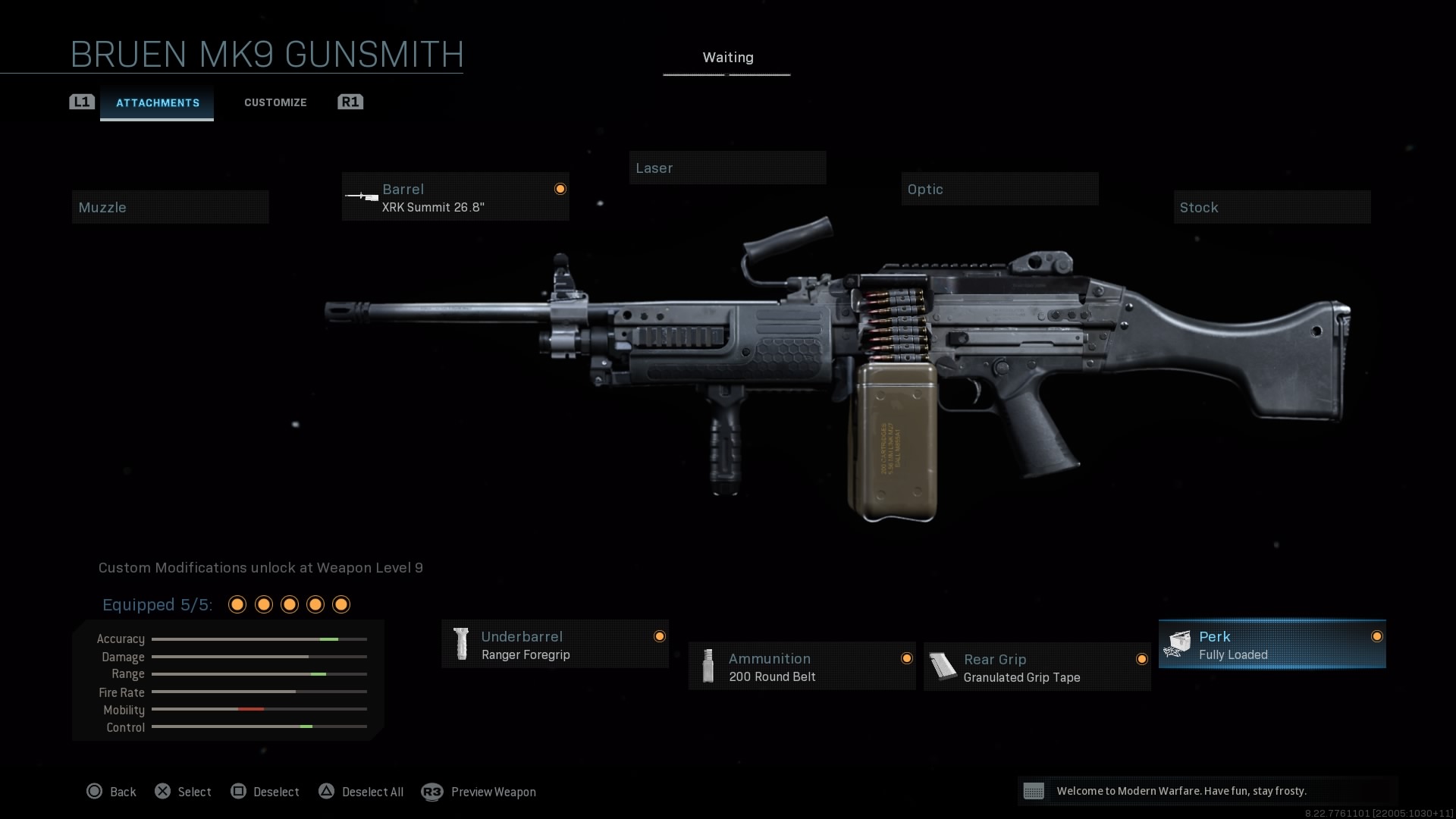
Task: Open the Stock attachment slot
Action: [1272, 207]
